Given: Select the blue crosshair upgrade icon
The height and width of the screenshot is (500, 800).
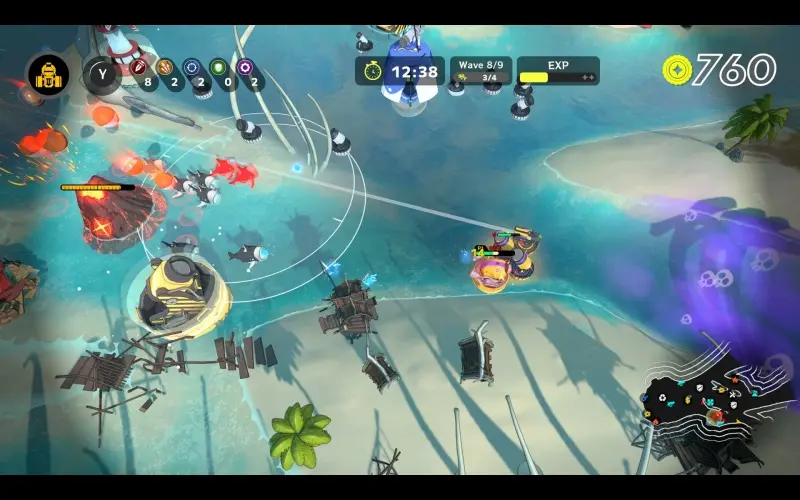Looking at the screenshot, I should [x=192, y=70].
